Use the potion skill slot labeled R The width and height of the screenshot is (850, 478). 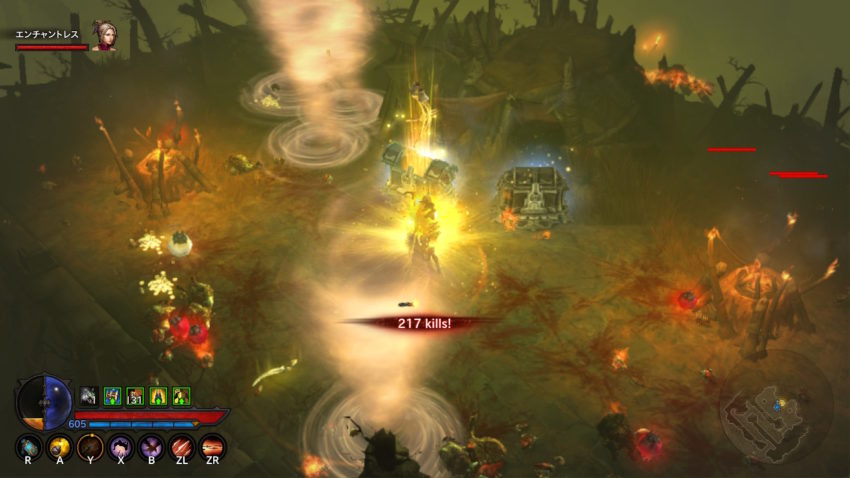(x=30, y=446)
